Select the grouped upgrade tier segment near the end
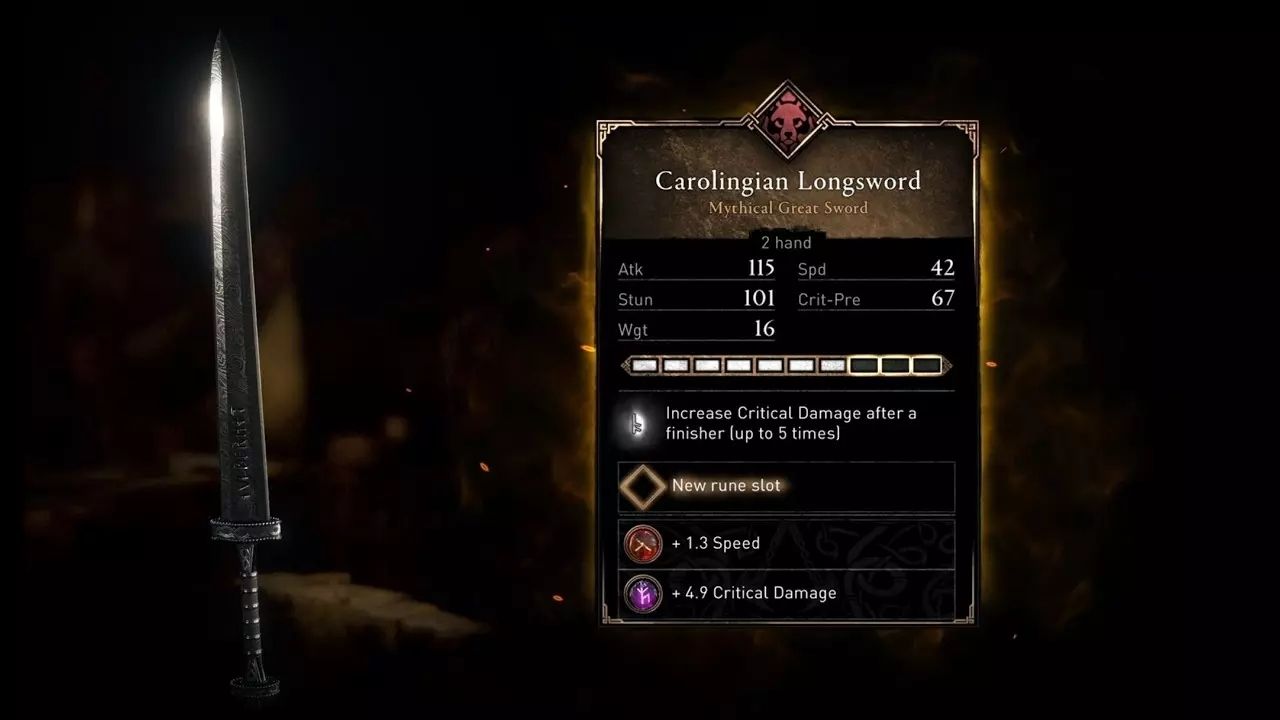 [895, 365]
